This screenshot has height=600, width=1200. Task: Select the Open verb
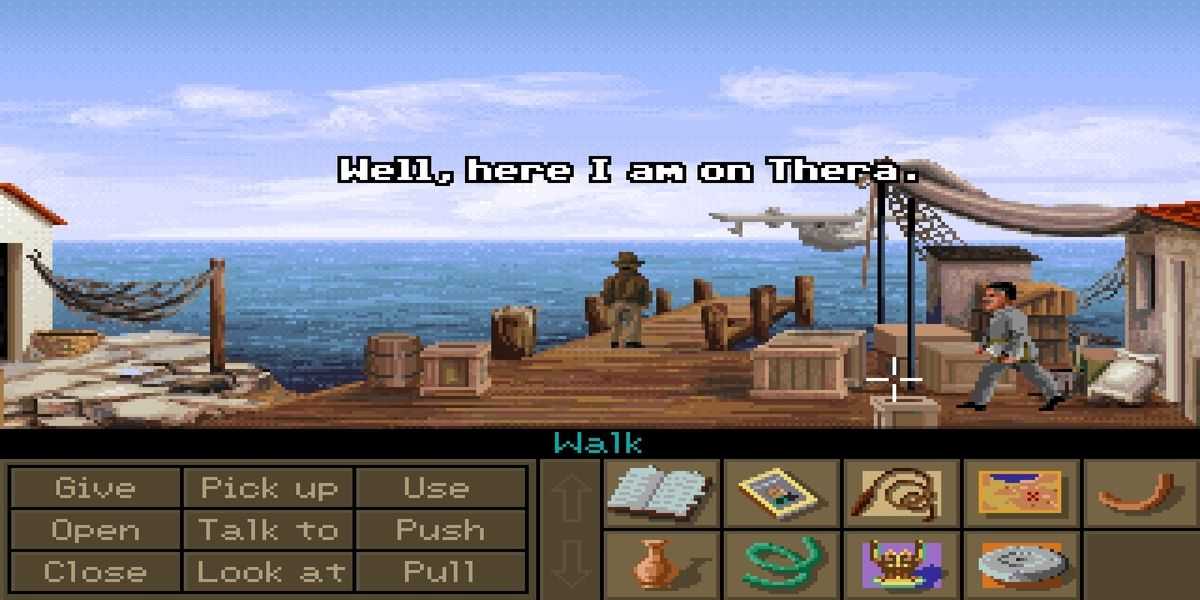click(x=95, y=530)
